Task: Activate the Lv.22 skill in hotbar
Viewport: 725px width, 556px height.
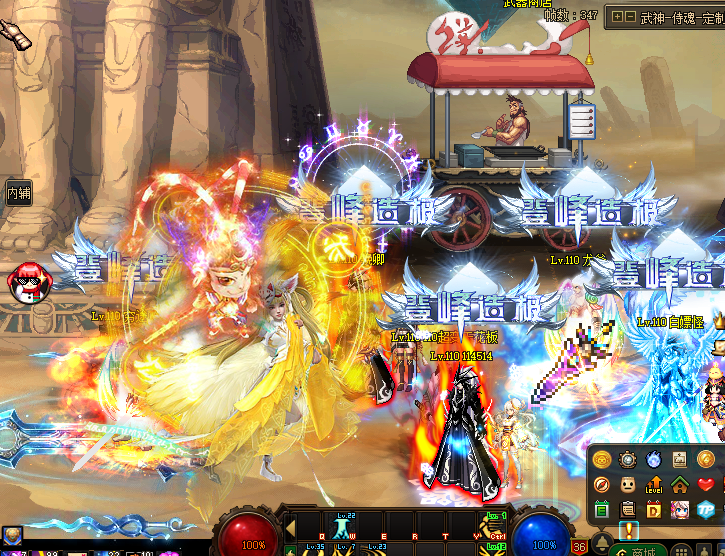Action: [x=342, y=524]
